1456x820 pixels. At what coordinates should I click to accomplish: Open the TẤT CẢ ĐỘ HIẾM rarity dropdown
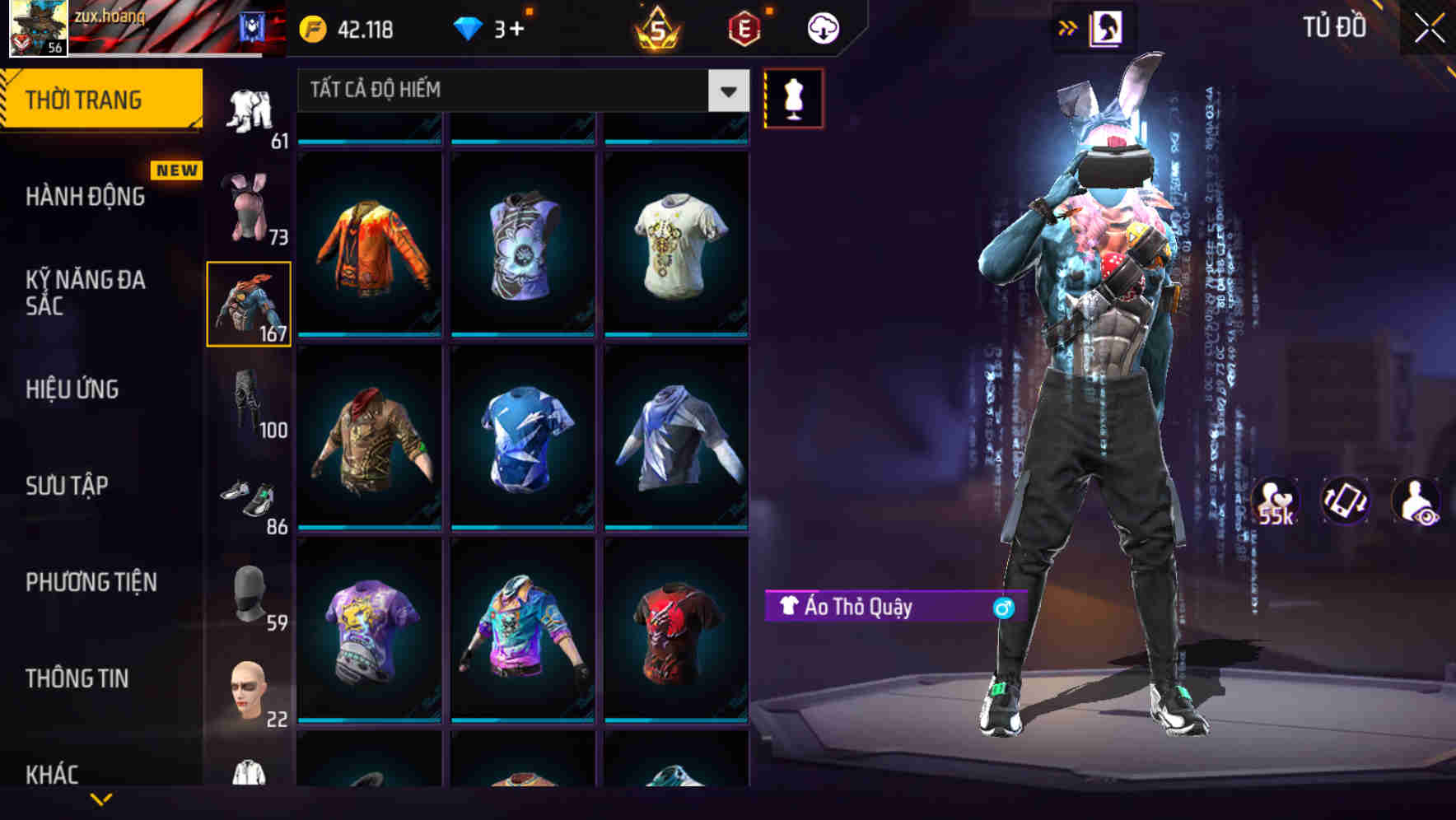(519, 91)
